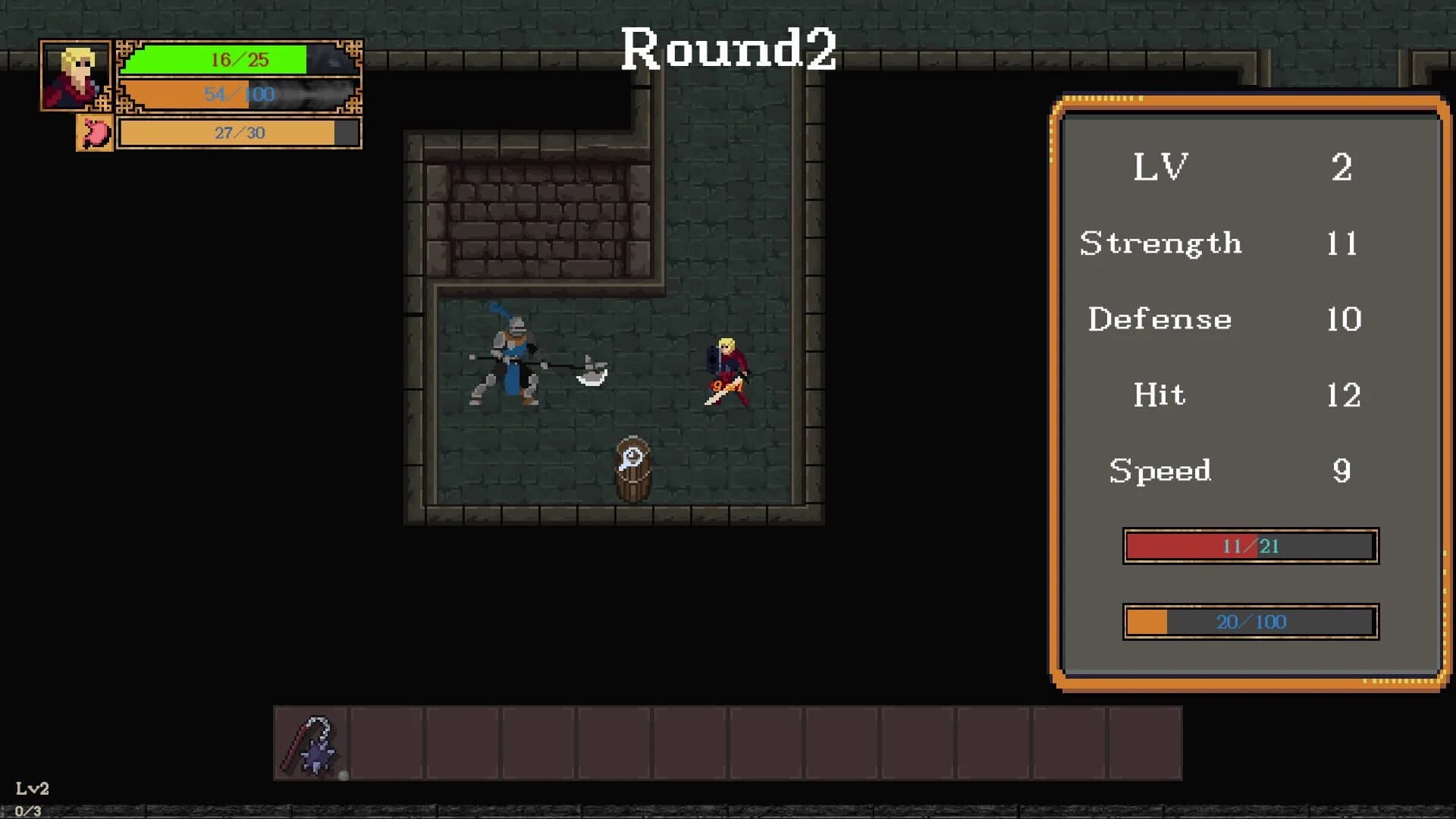Viewport: 1456px width, 819px height.
Task: Click the flaming sword held by the player
Action: tap(722, 391)
